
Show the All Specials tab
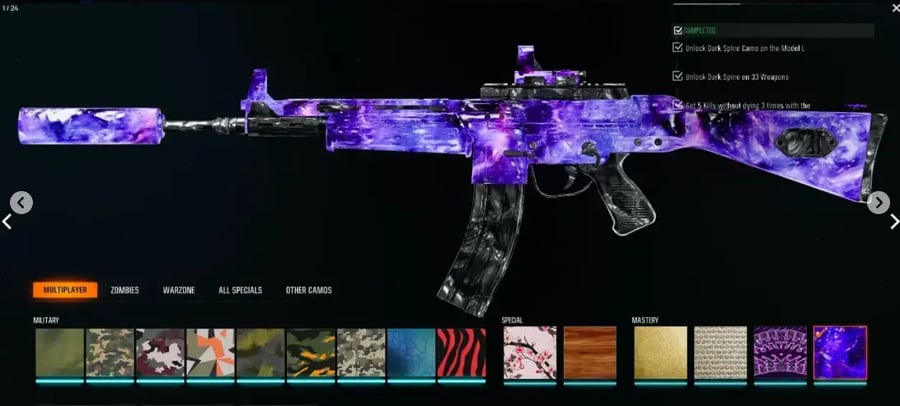coord(240,290)
